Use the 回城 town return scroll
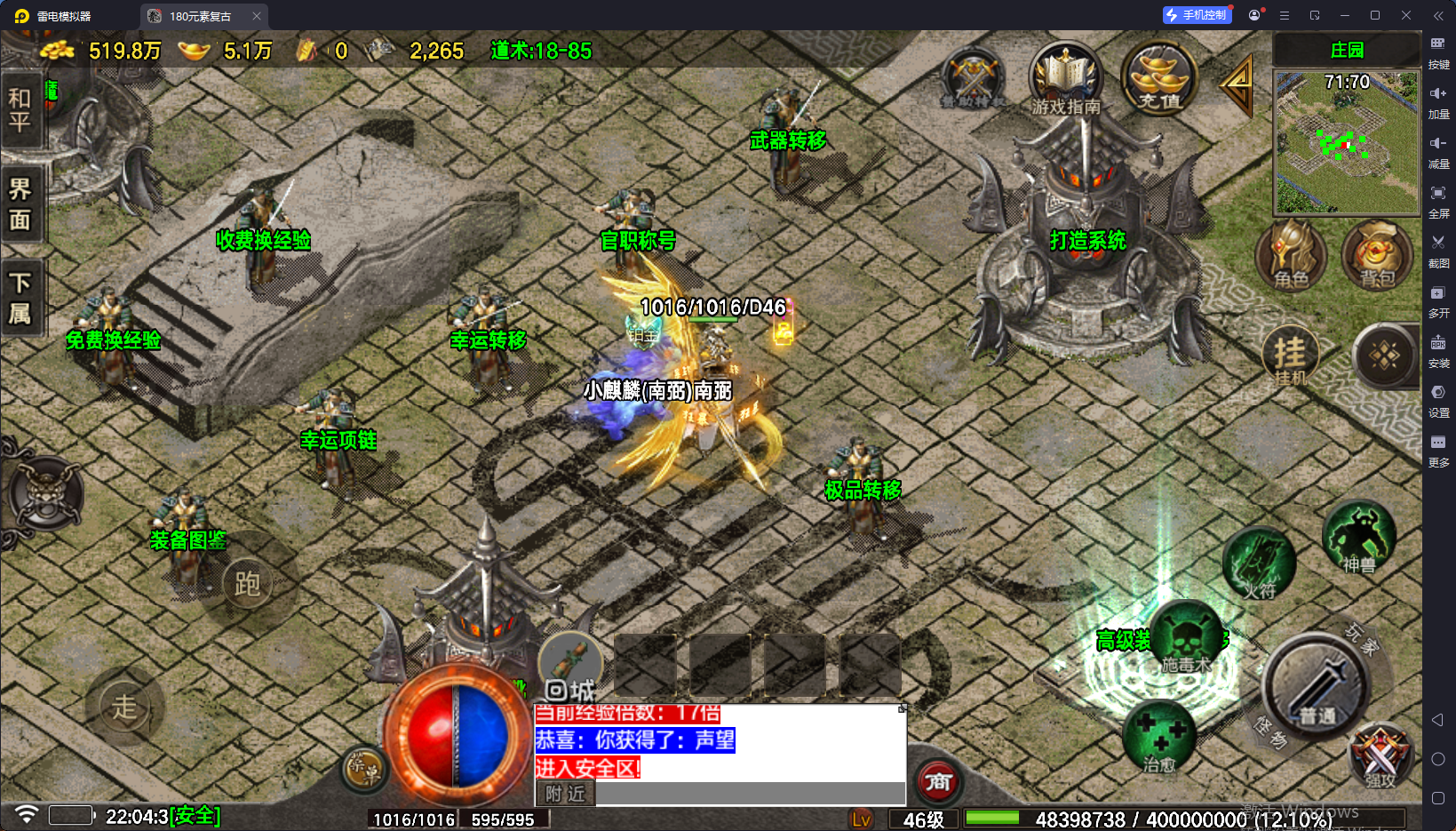This screenshot has height=831, width=1456. [x=570, y=667]
